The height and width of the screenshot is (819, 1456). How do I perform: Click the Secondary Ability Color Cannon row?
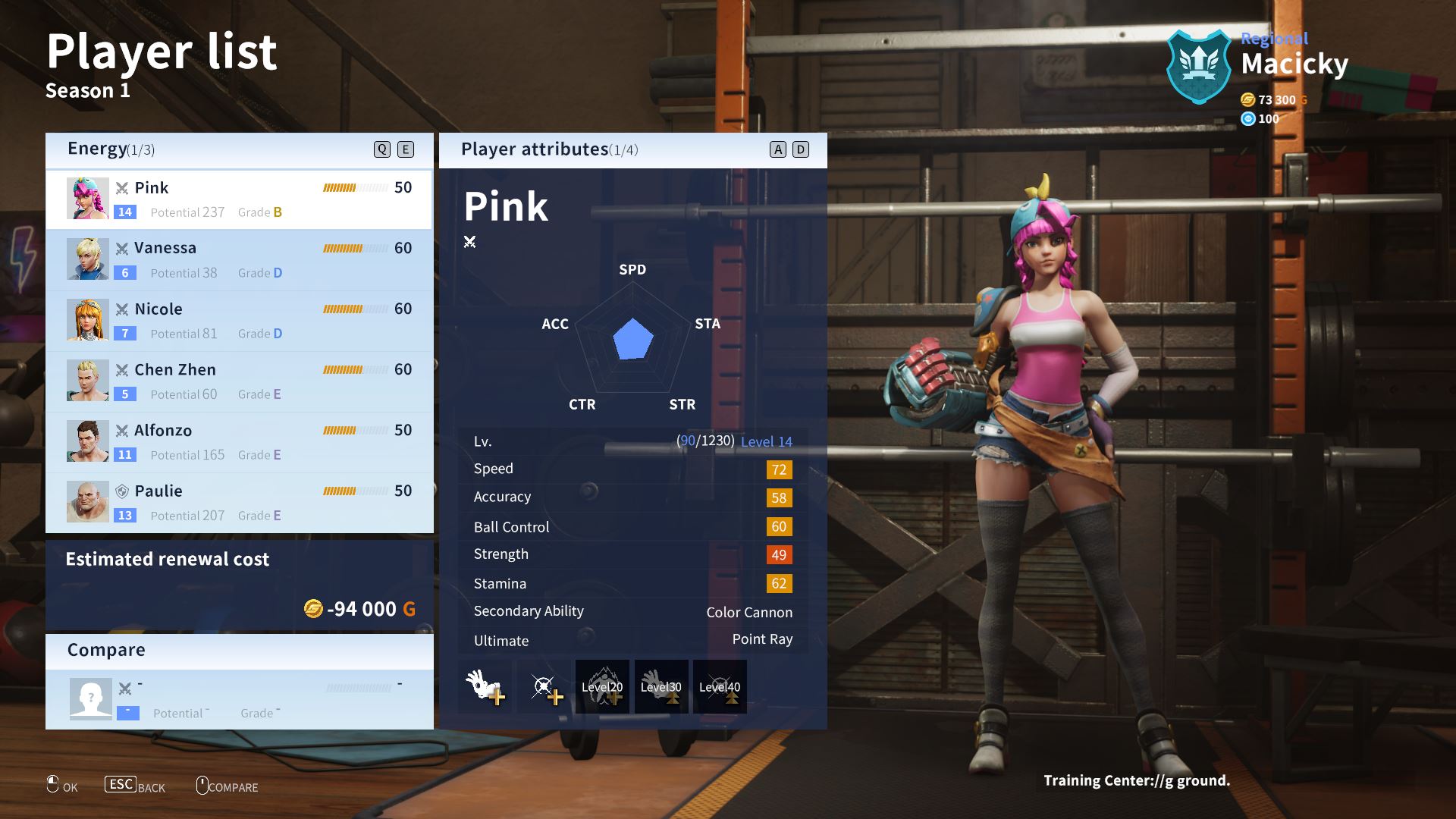tap(632, 612)
